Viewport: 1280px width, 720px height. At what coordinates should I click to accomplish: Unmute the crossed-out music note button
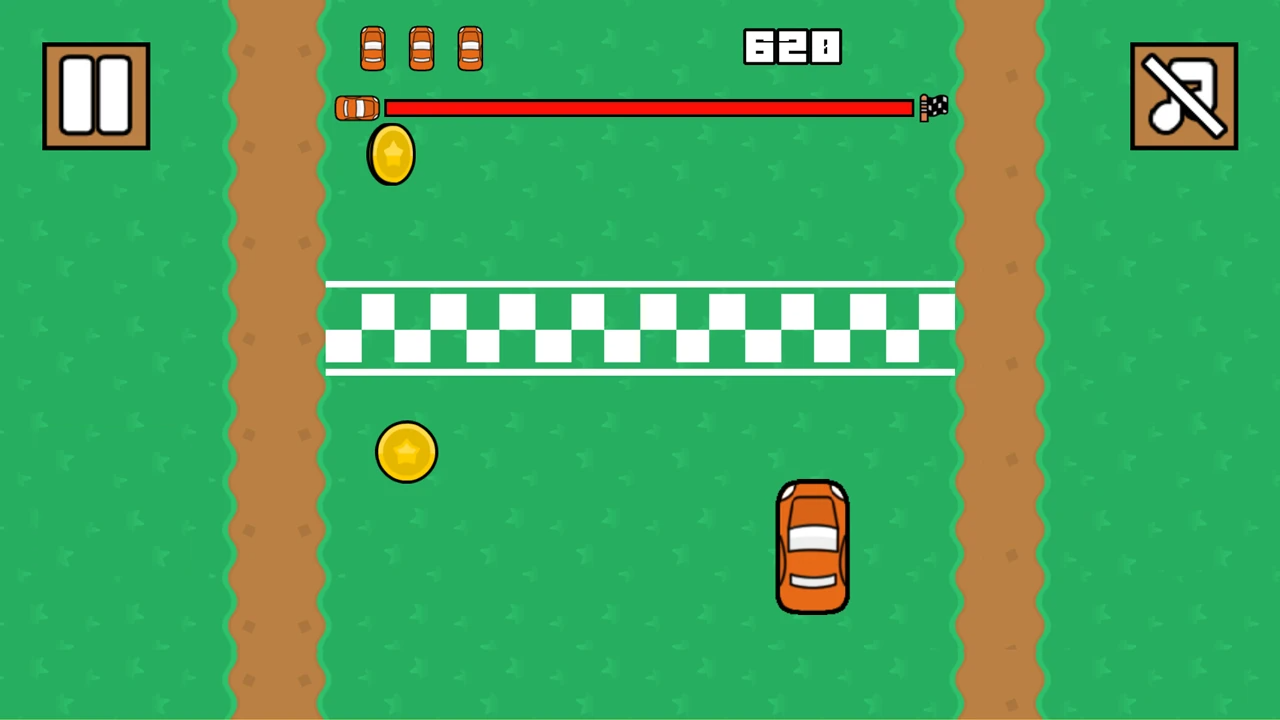[x=1183, y=94]
